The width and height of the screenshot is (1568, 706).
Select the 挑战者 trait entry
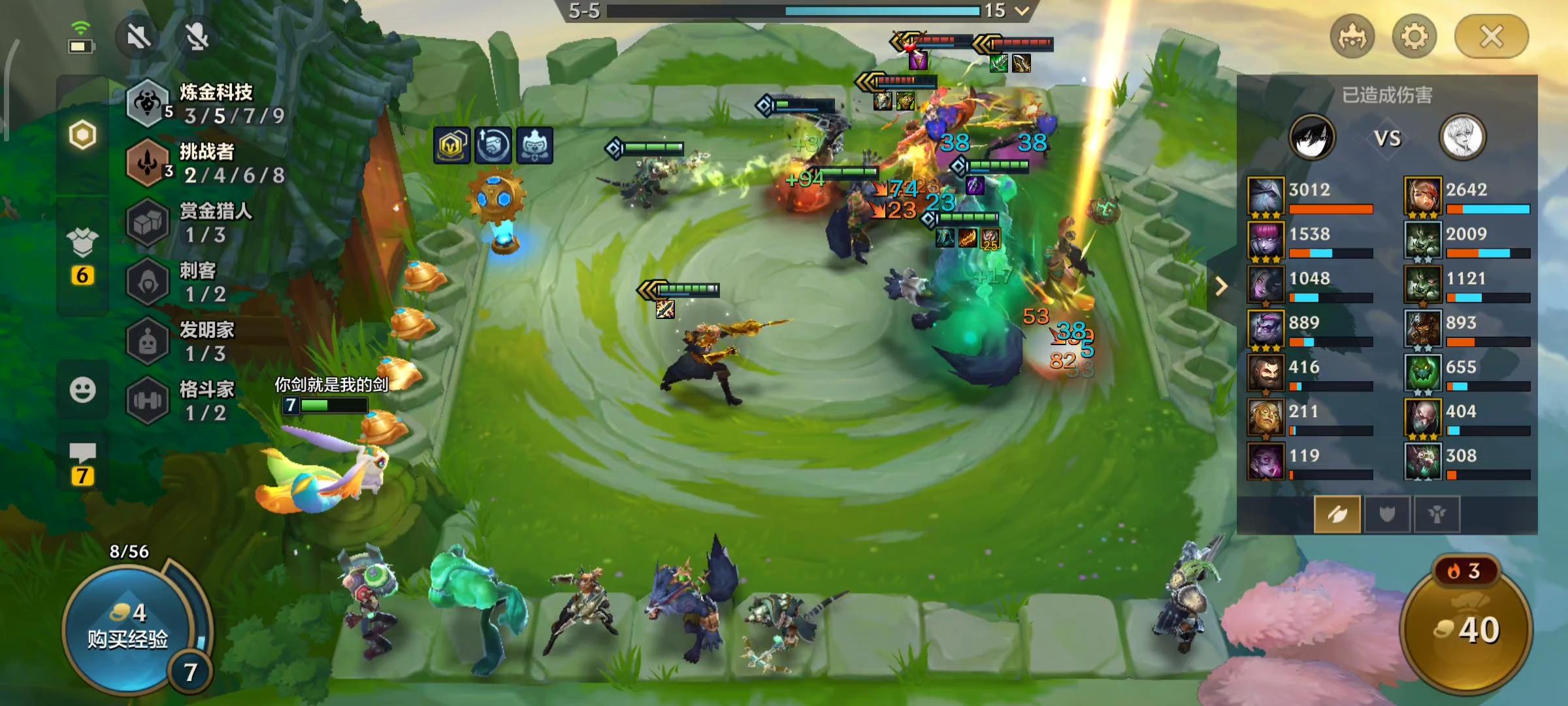coord(206,163)
